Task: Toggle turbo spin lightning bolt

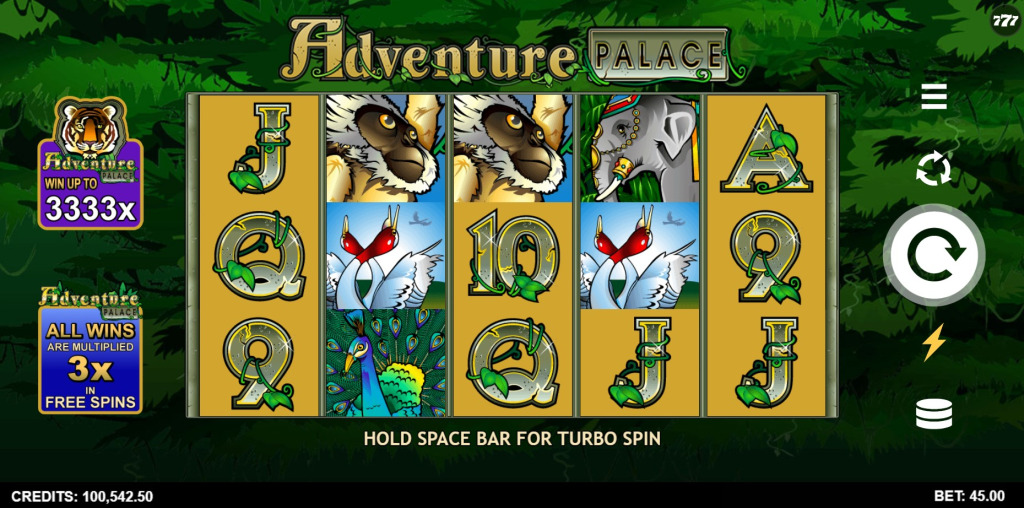Action: click(934, 343)
